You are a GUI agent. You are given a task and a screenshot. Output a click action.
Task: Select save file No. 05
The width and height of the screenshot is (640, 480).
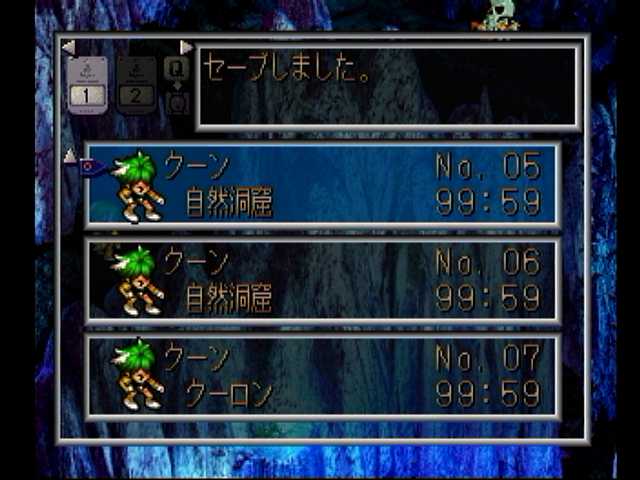click(x=322, y=185)
